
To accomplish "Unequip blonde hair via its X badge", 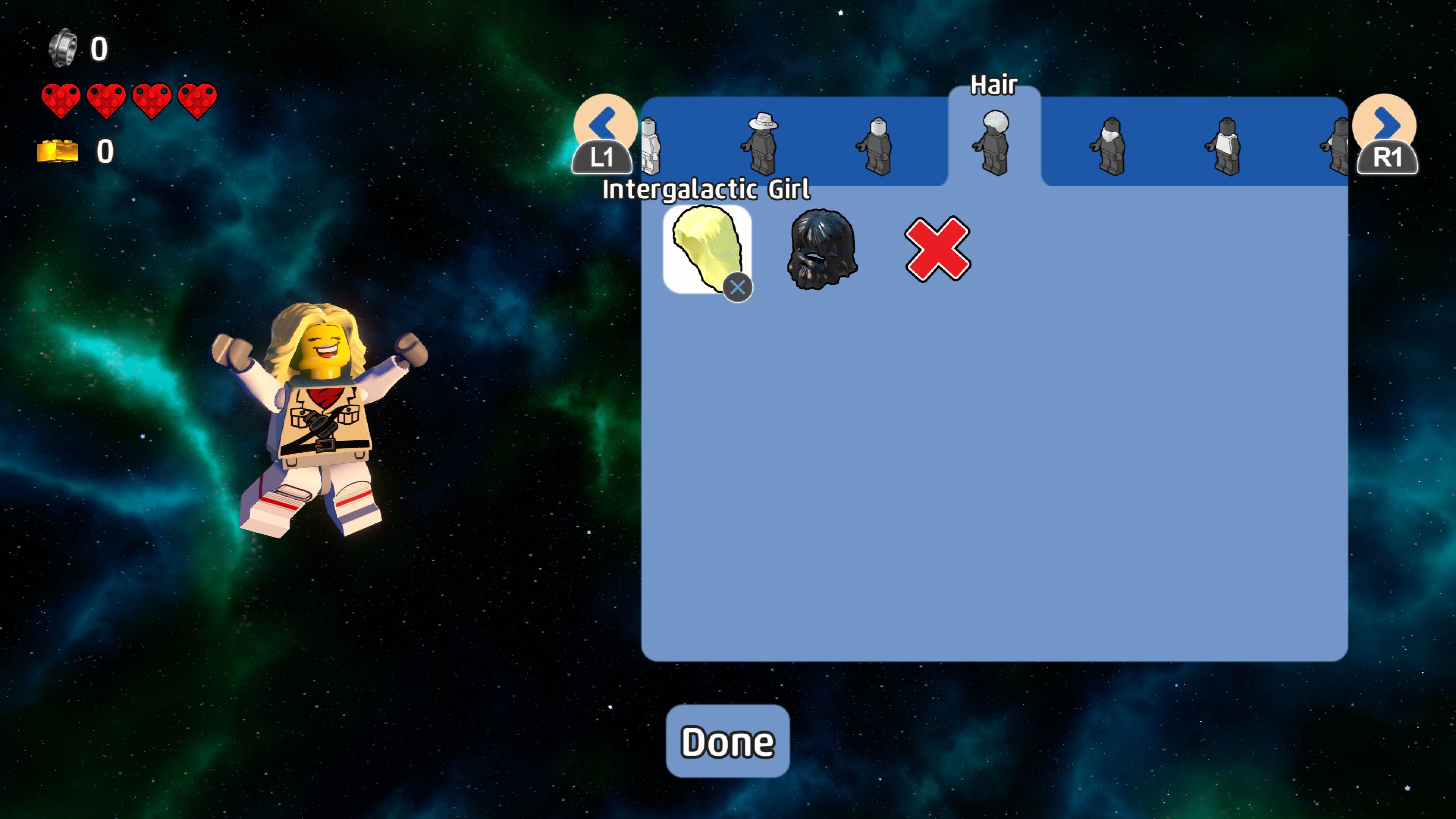I will pos(737,287).
